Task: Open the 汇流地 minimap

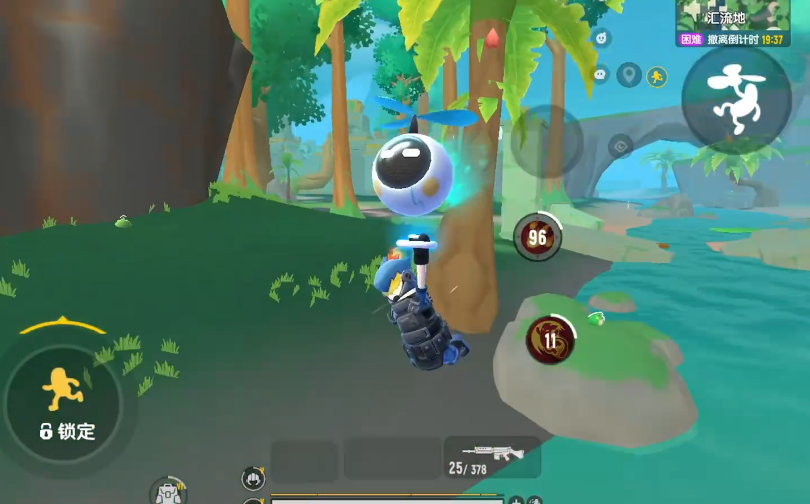Action: click(x=733, y=17)
